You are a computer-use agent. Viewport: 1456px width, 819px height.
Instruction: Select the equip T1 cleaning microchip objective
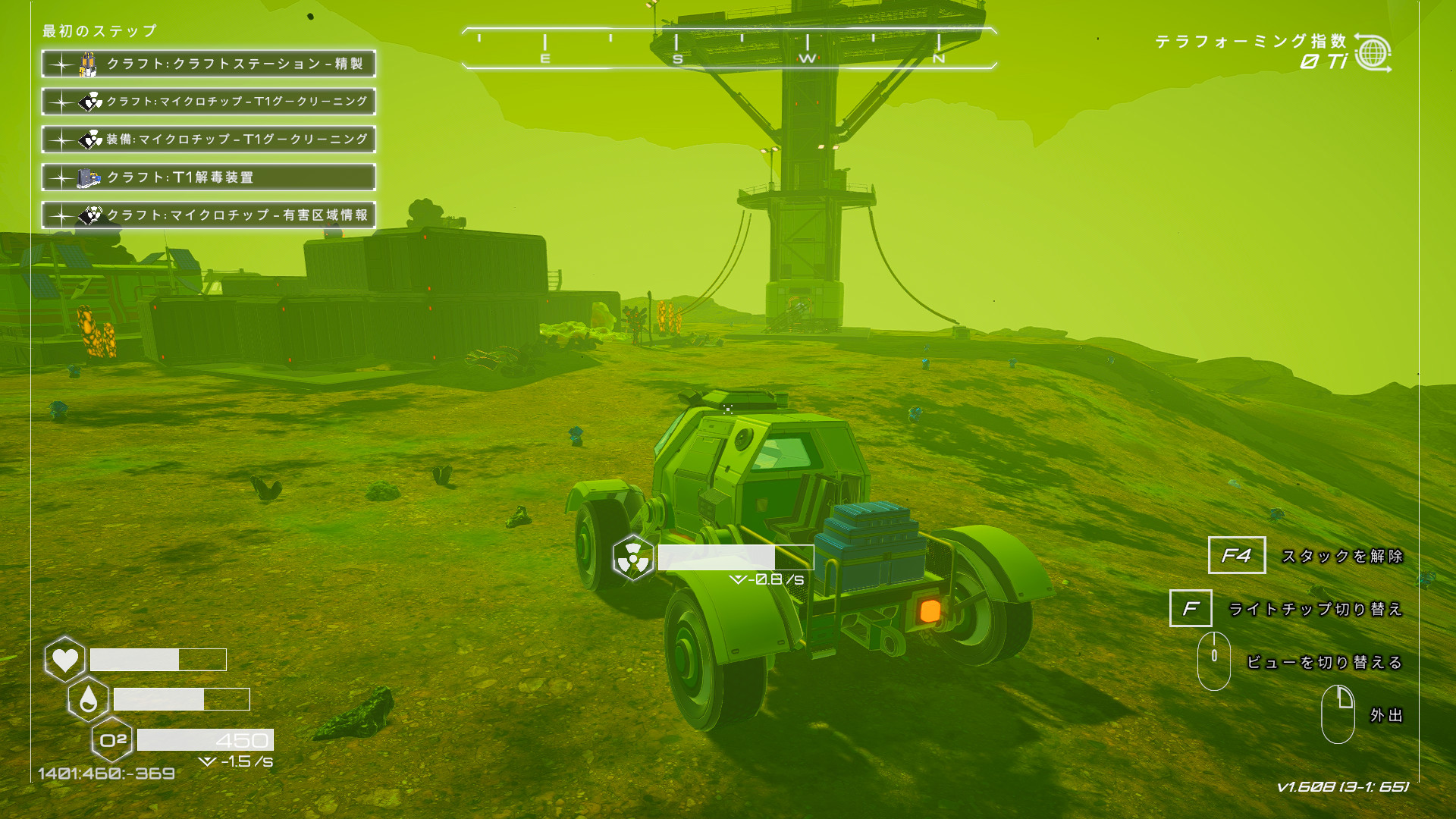point(209,140)
